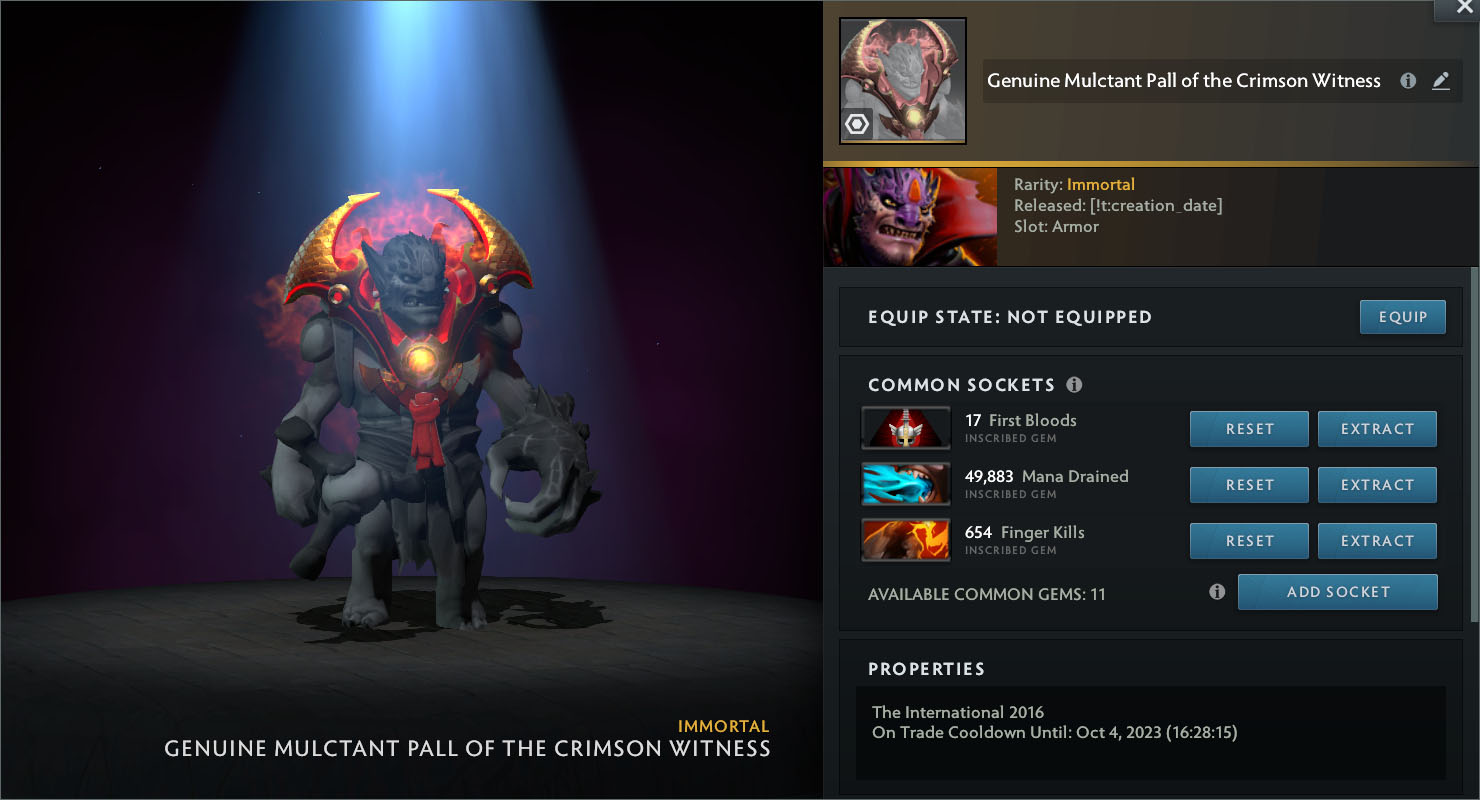Add a new common socket
The height and width of the screenshot is (800, 1480).
(x=1337, y=592)
